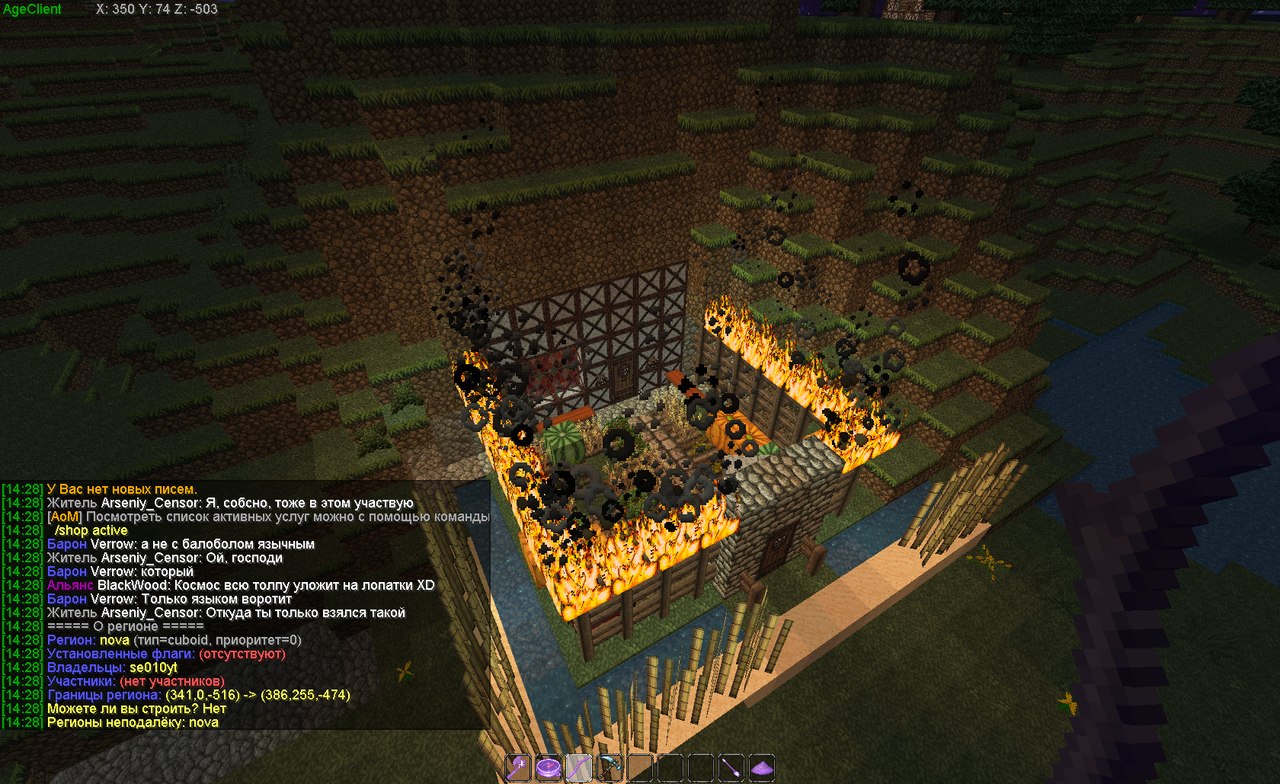
Task: Select the purple arrow hotbar slot
Action: coord(732,768)
